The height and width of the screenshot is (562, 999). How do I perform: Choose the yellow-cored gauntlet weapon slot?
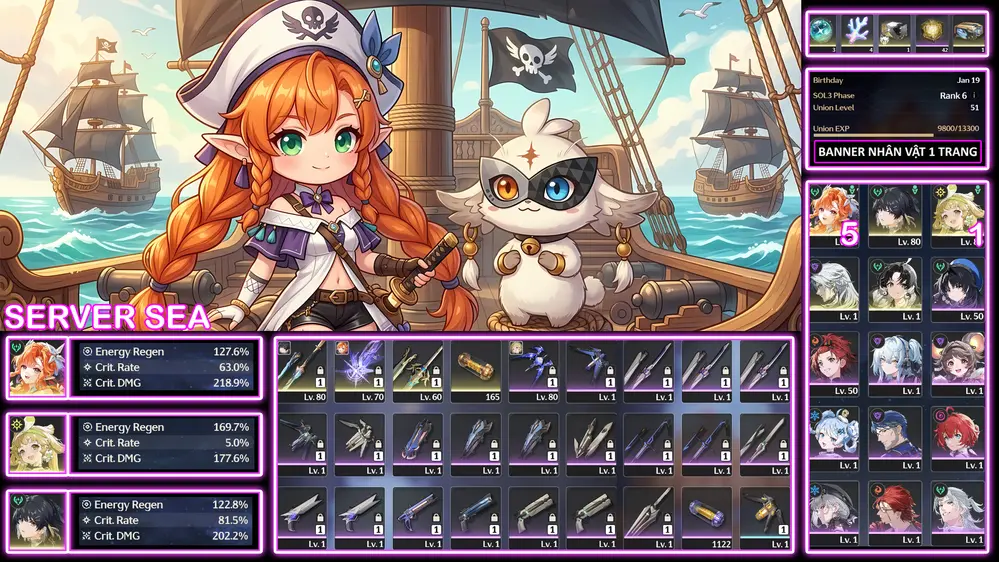[767, 516]
